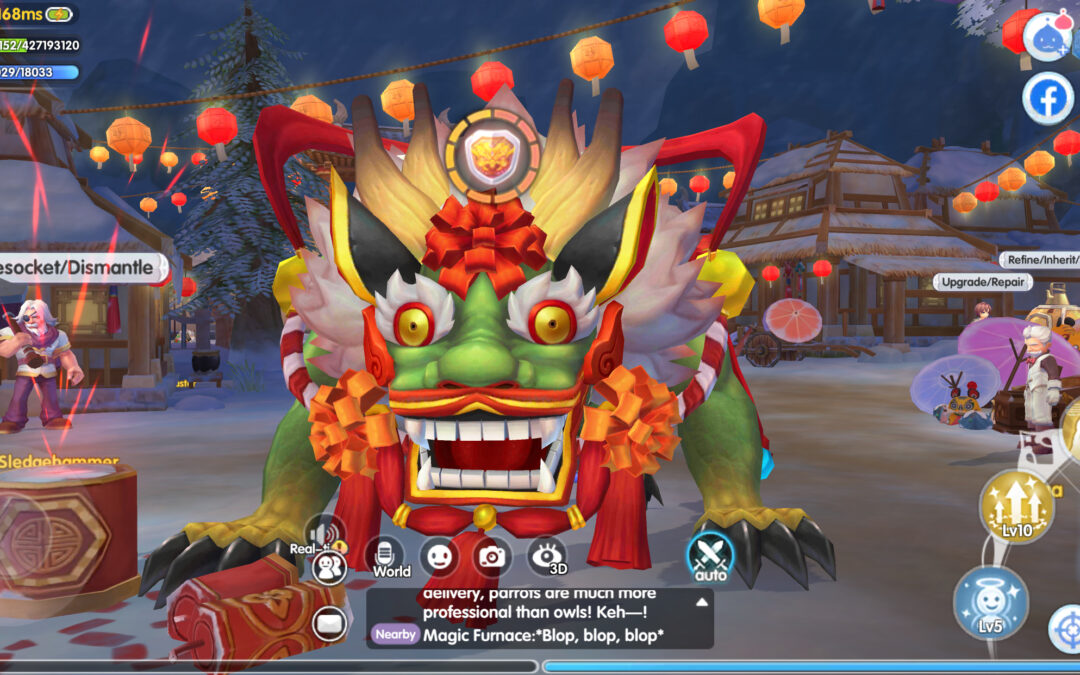Switch camera to 3D view
This screenshot has height=675, width=1080.
click(x=547, y=557)
